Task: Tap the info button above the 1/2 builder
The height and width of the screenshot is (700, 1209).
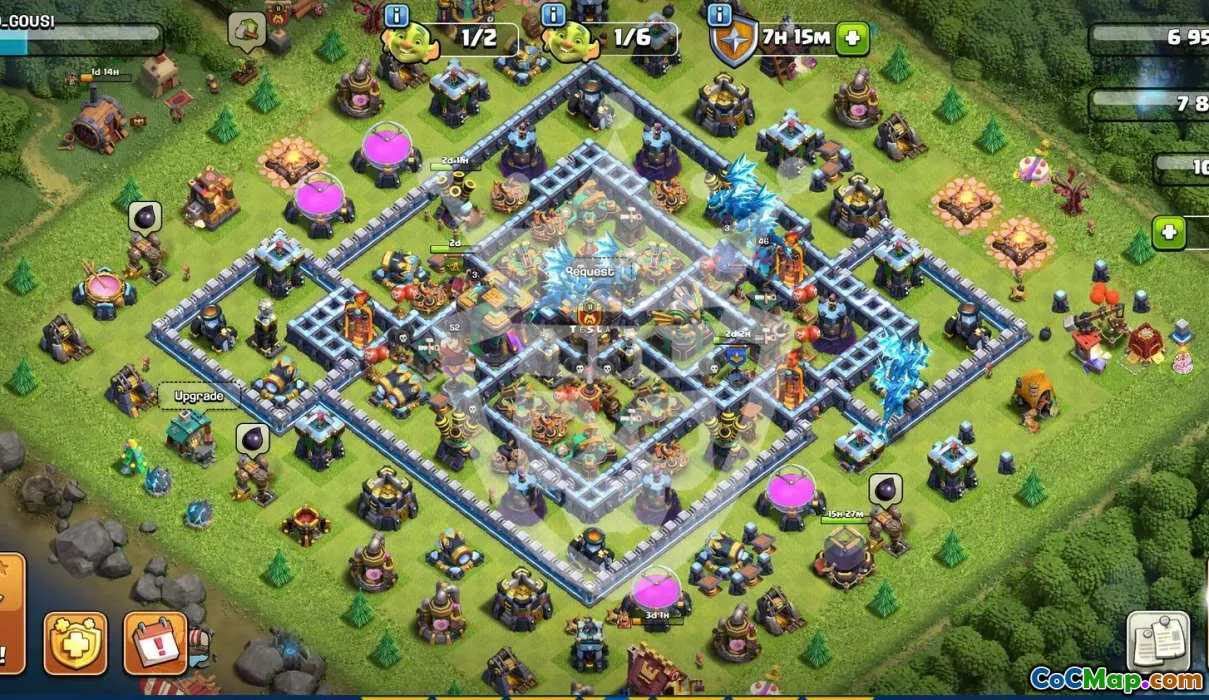Action: pyautogui.click(x=396, y=14)
